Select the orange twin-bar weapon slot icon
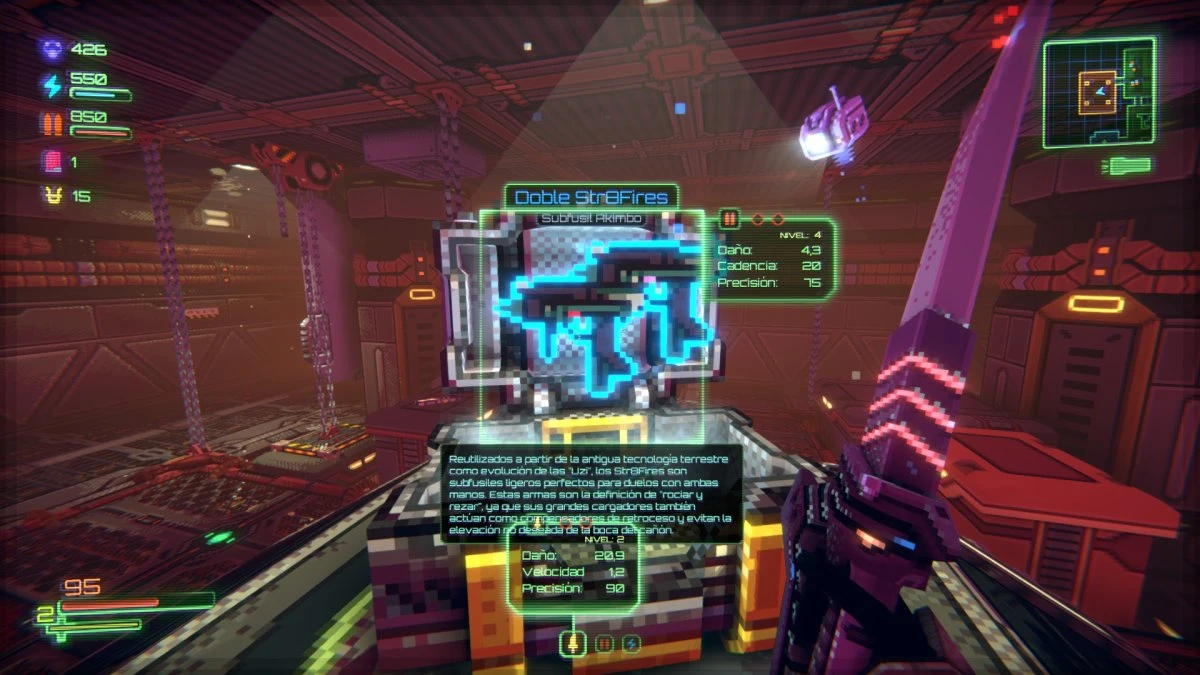Viewport: 1200px width, 675px height. 603,643
